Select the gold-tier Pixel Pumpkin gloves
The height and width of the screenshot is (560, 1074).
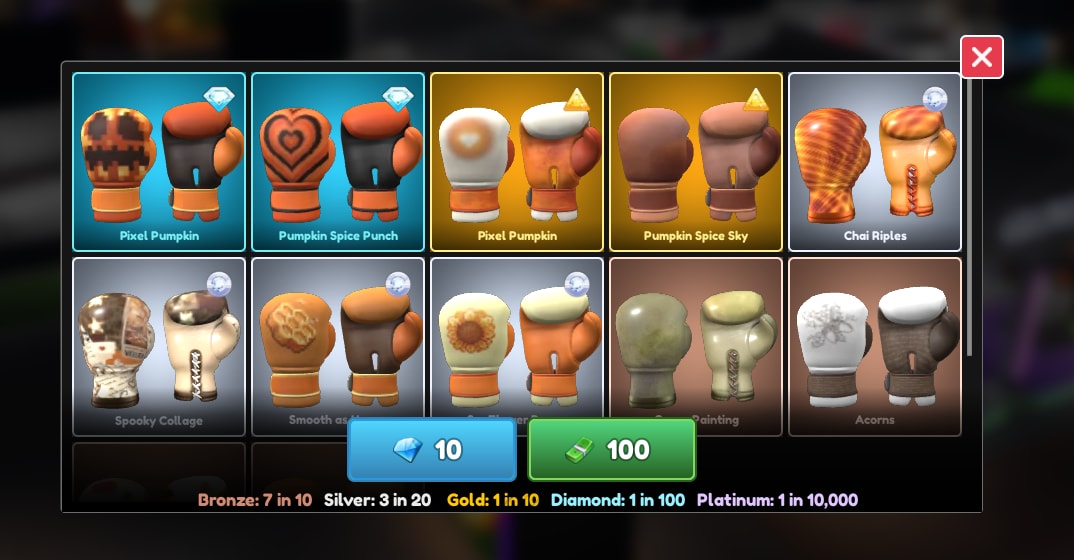[517, 161]
